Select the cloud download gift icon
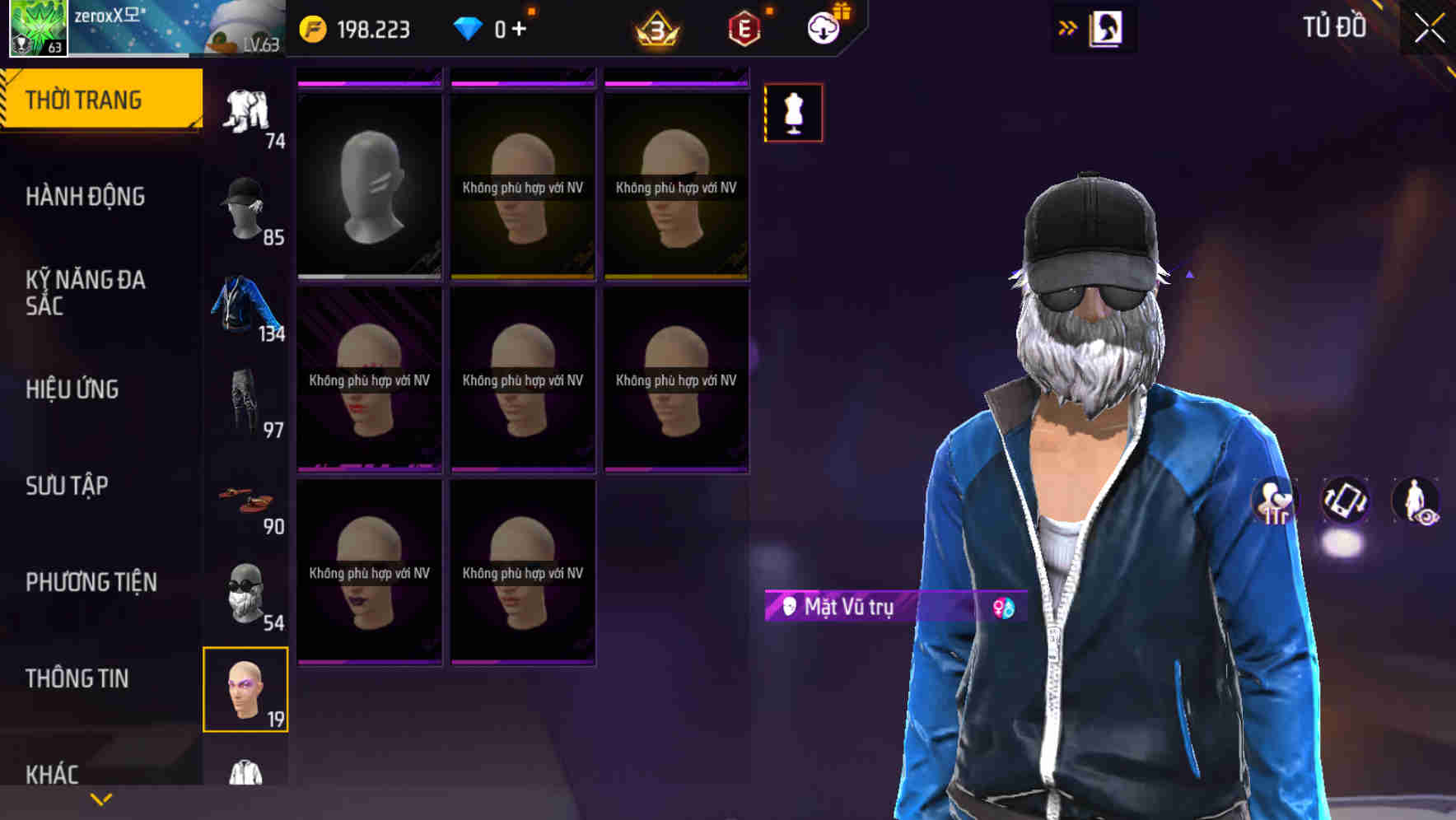This screenshot has height=820, width=1456. [x=825, y=28]
